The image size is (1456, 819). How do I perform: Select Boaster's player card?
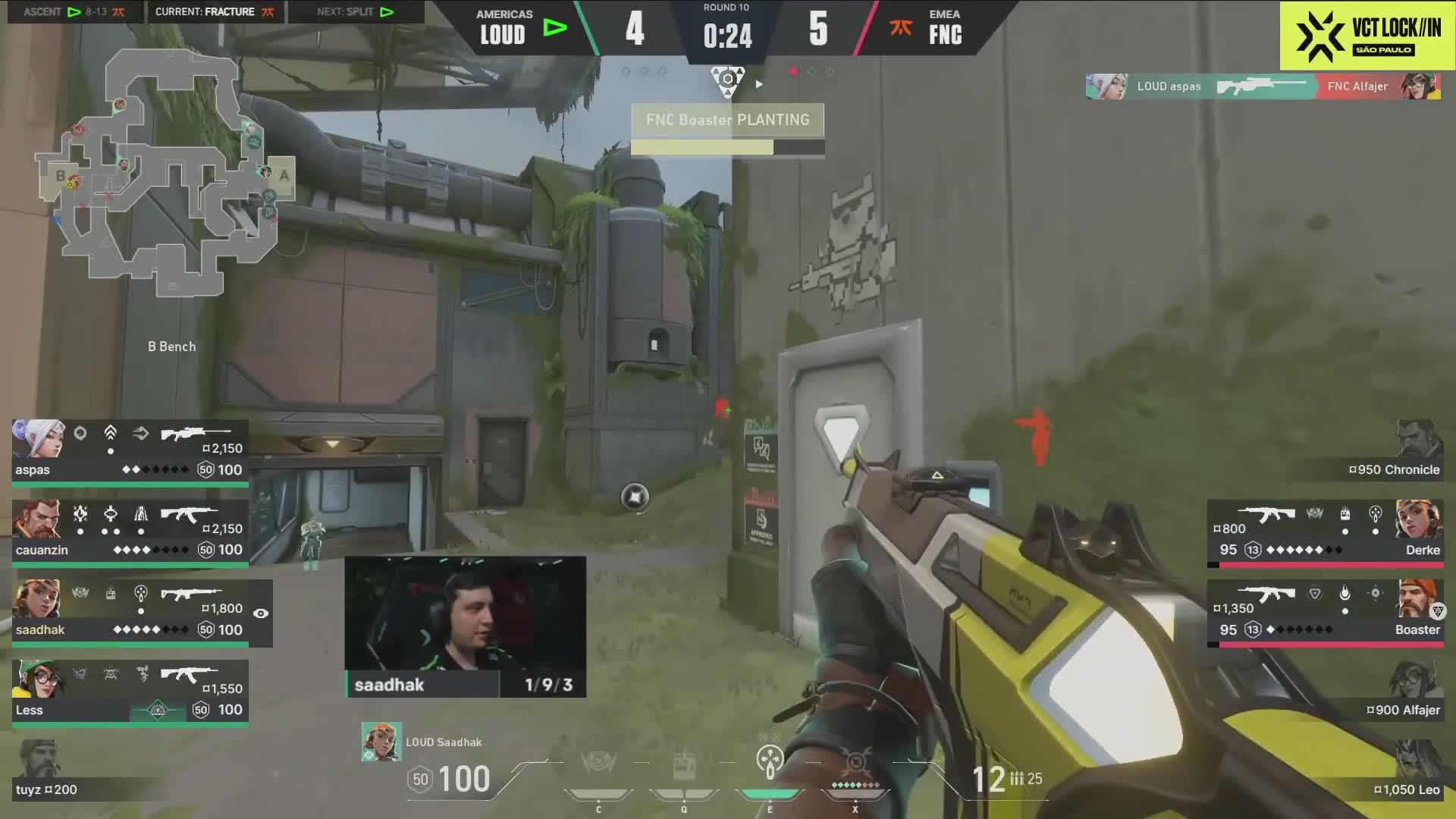tap(1324, 611)
